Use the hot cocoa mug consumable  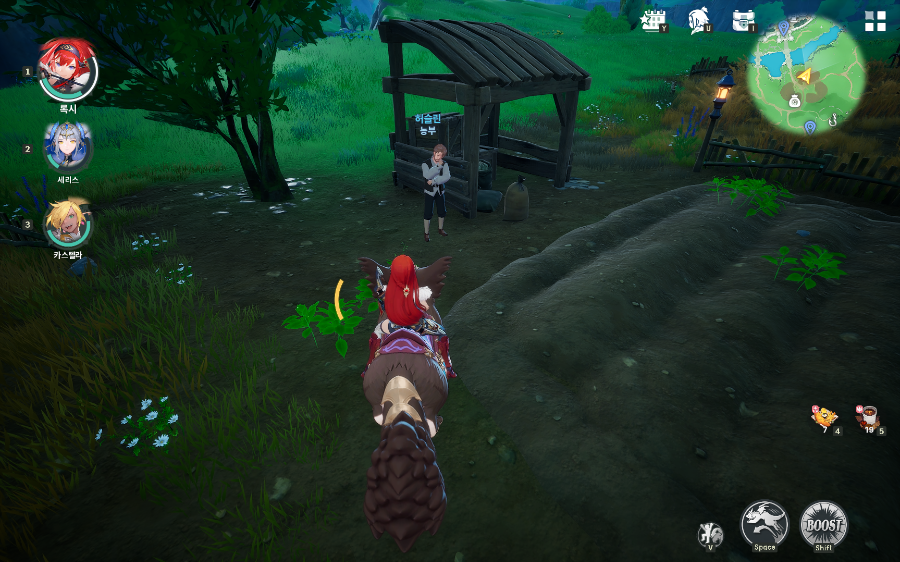tap(868, 418)
